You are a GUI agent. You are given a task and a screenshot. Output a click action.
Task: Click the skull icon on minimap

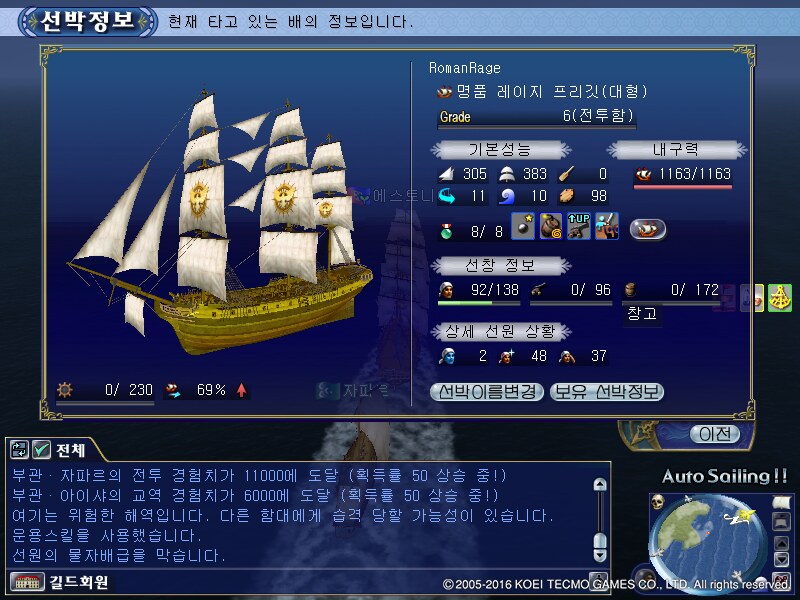click(659, 501)
